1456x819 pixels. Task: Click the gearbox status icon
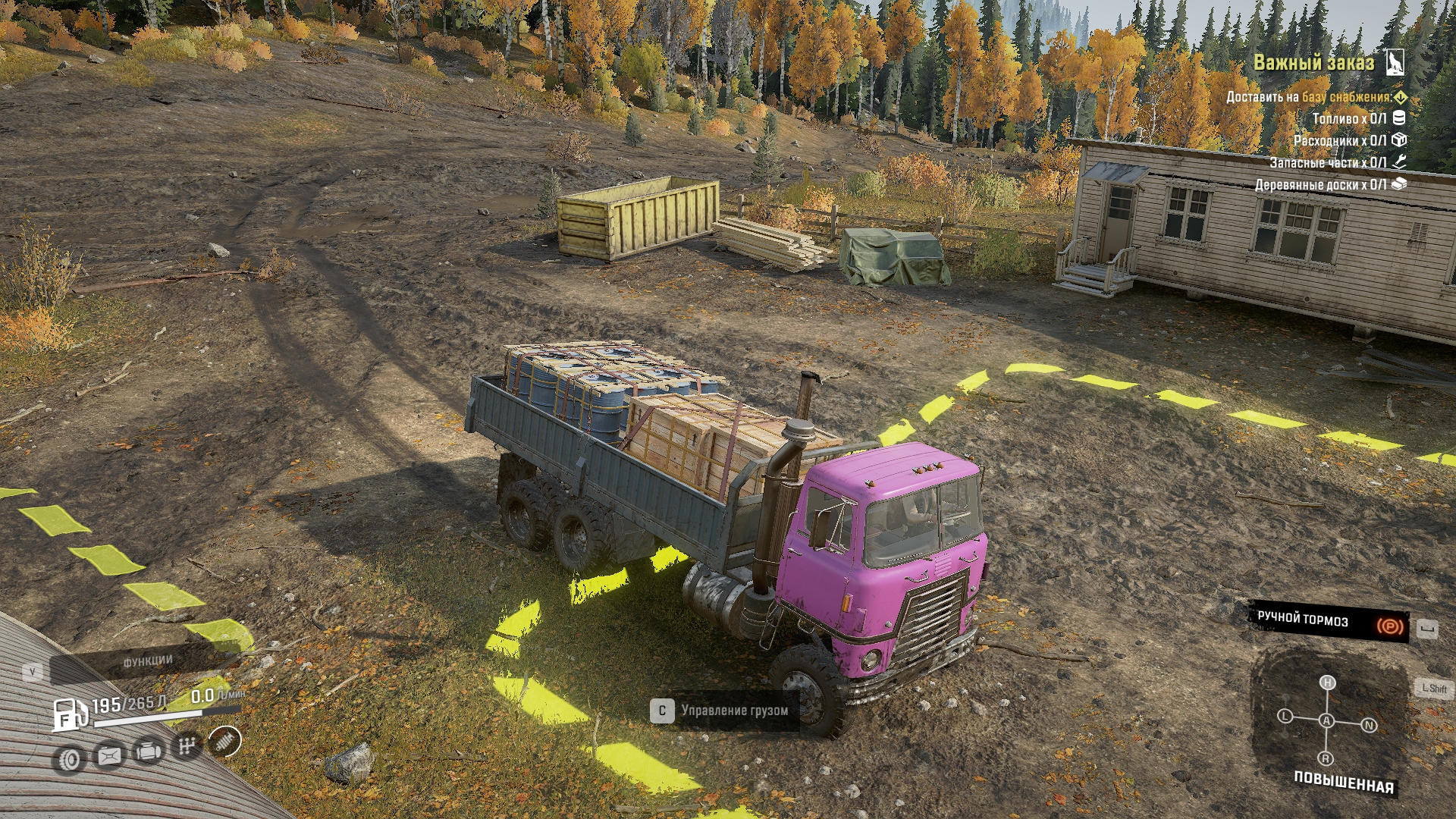tap(187, 746)
